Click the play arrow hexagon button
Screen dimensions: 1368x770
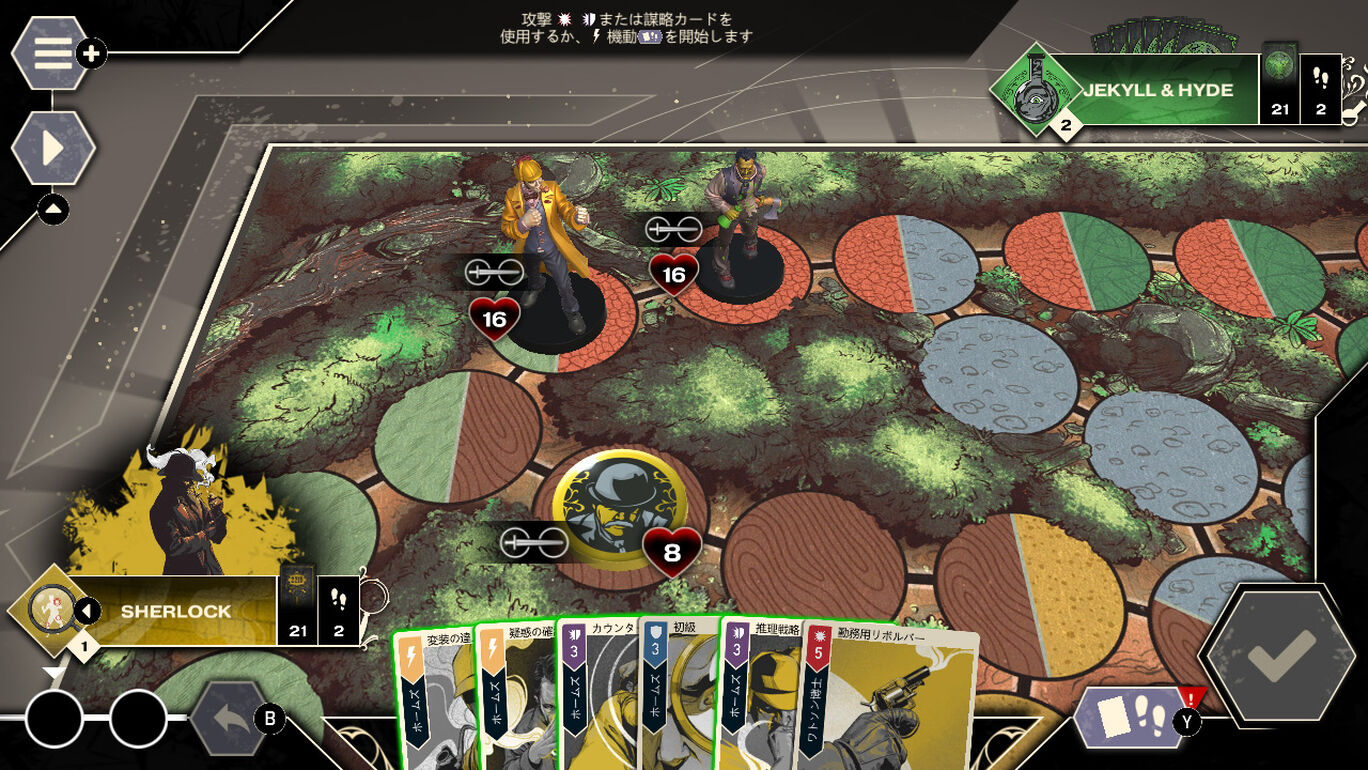point(53,148)
